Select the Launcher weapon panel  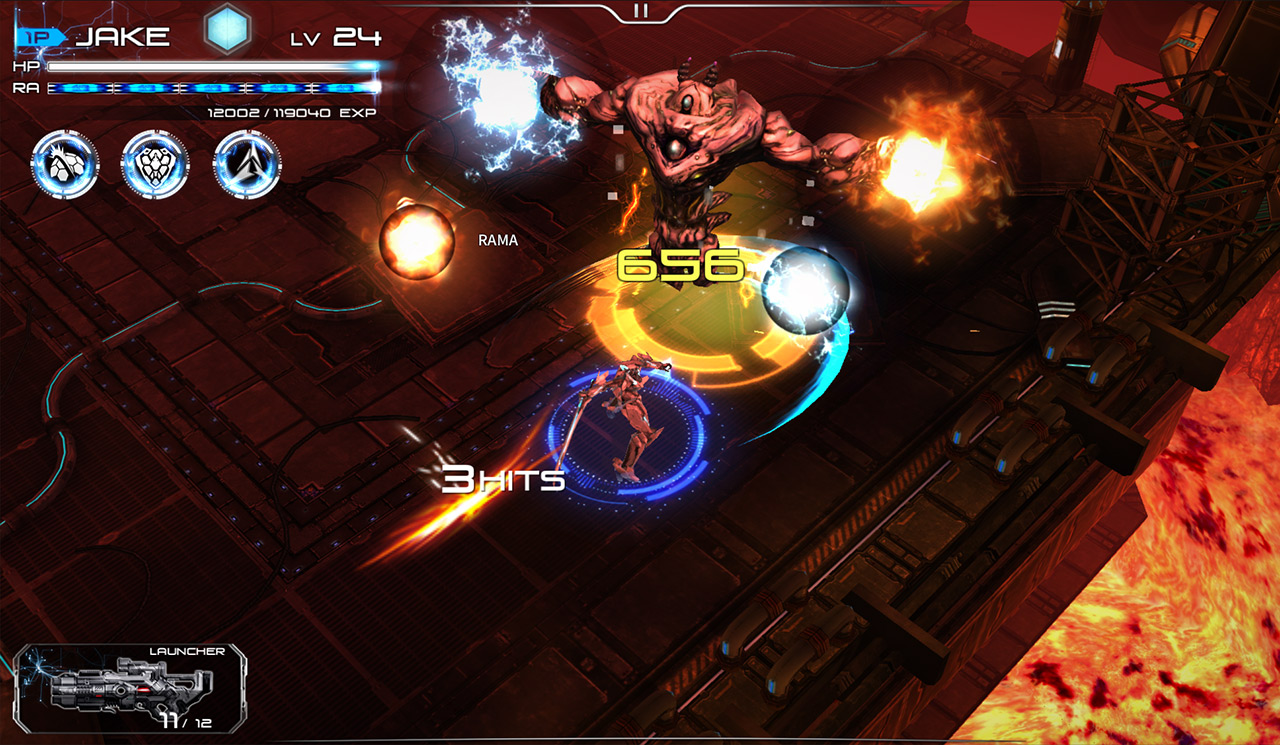click(x=132, y=687)
